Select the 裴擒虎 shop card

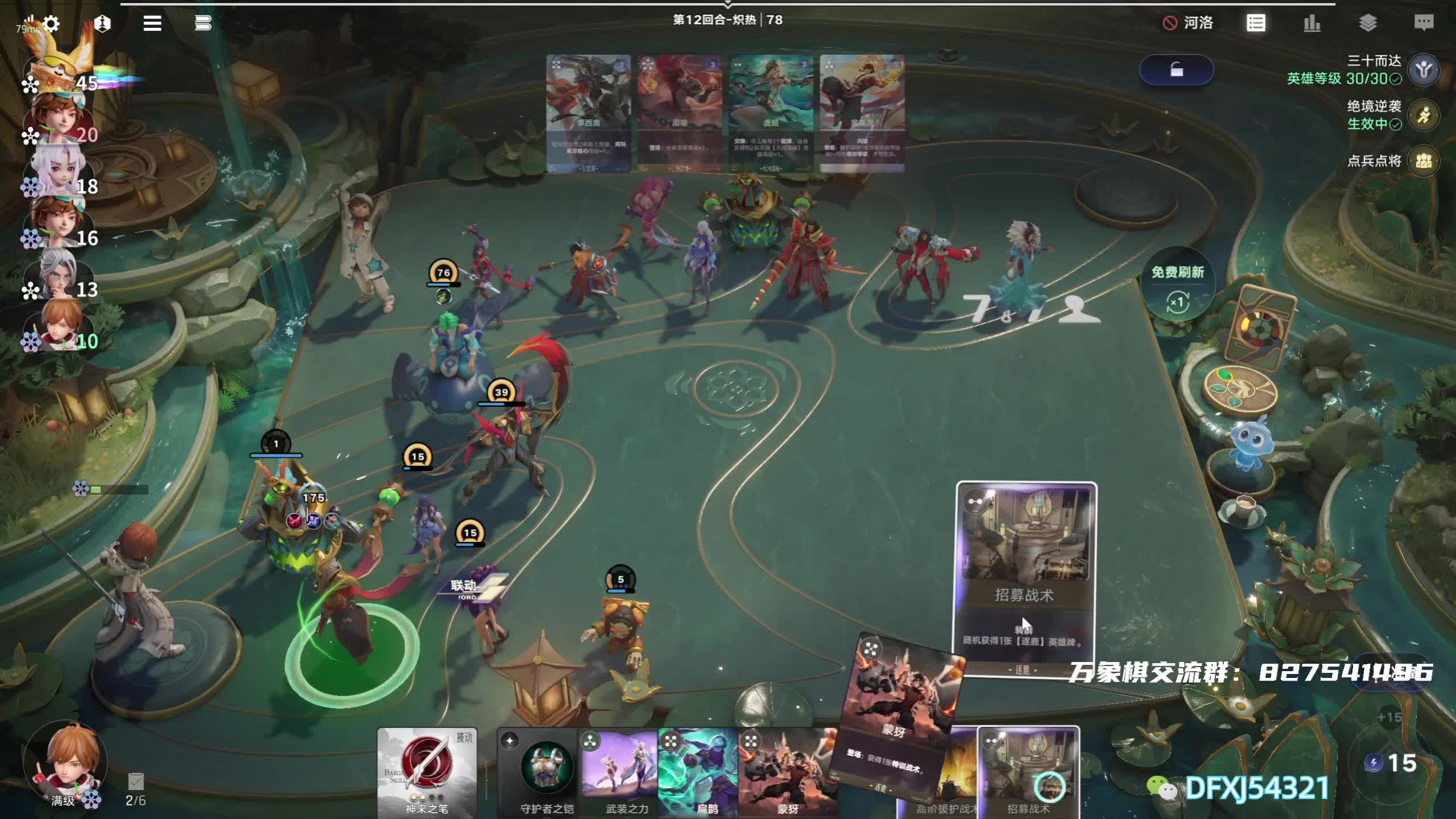coord(862,113)
